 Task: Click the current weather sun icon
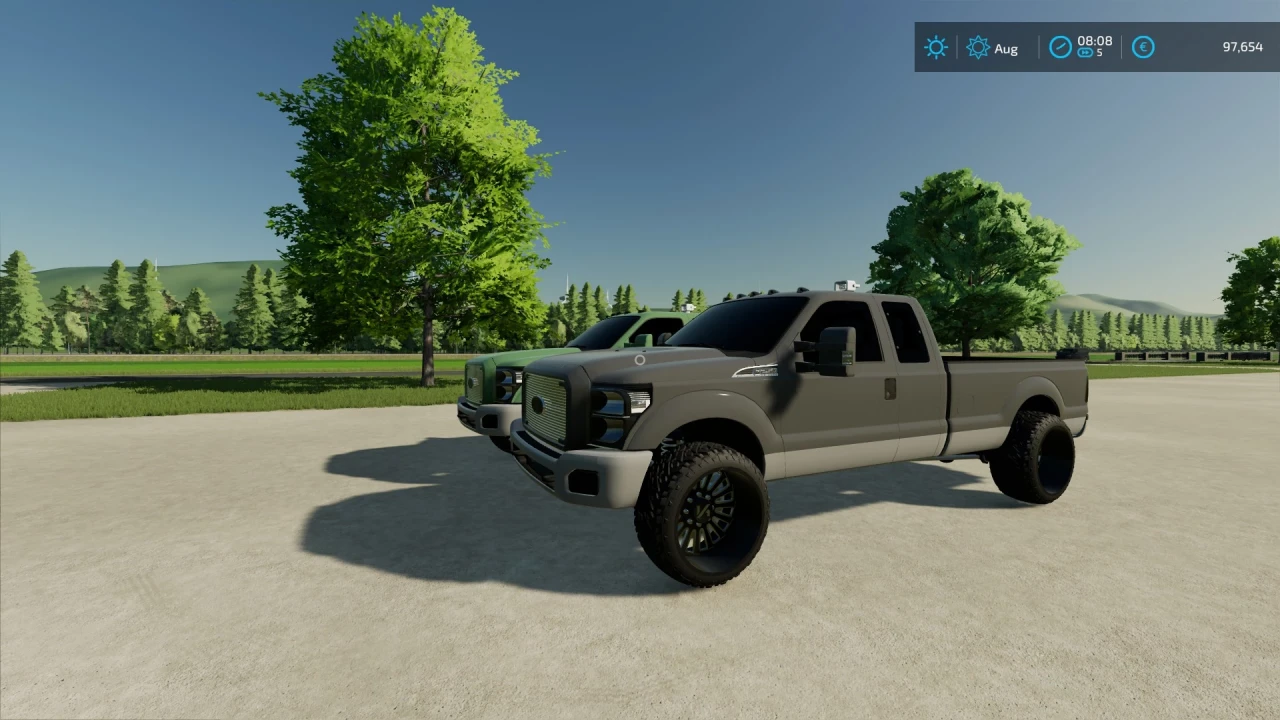[935, 47]
